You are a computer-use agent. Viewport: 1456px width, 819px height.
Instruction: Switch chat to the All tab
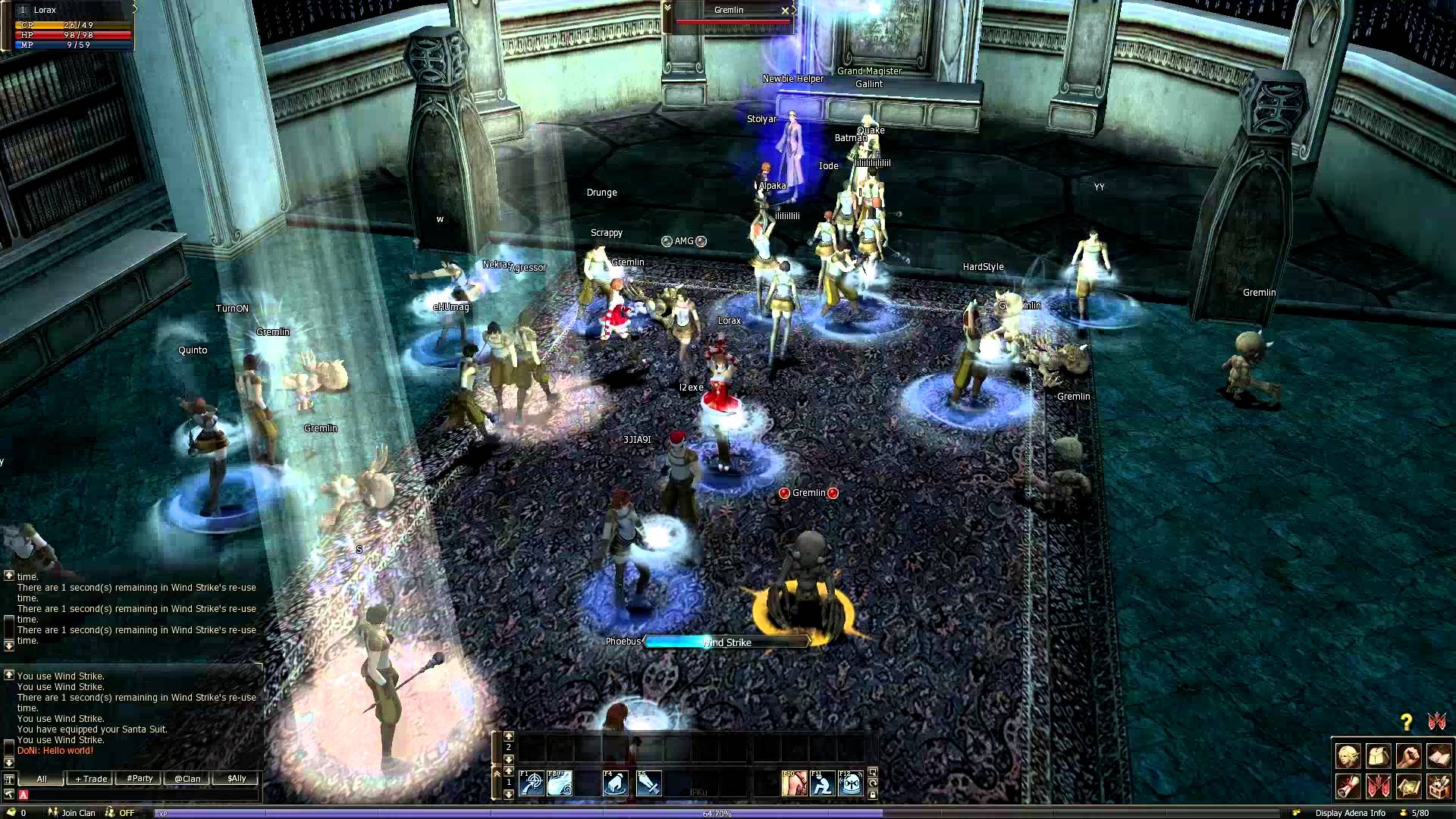tap(42, 779)
